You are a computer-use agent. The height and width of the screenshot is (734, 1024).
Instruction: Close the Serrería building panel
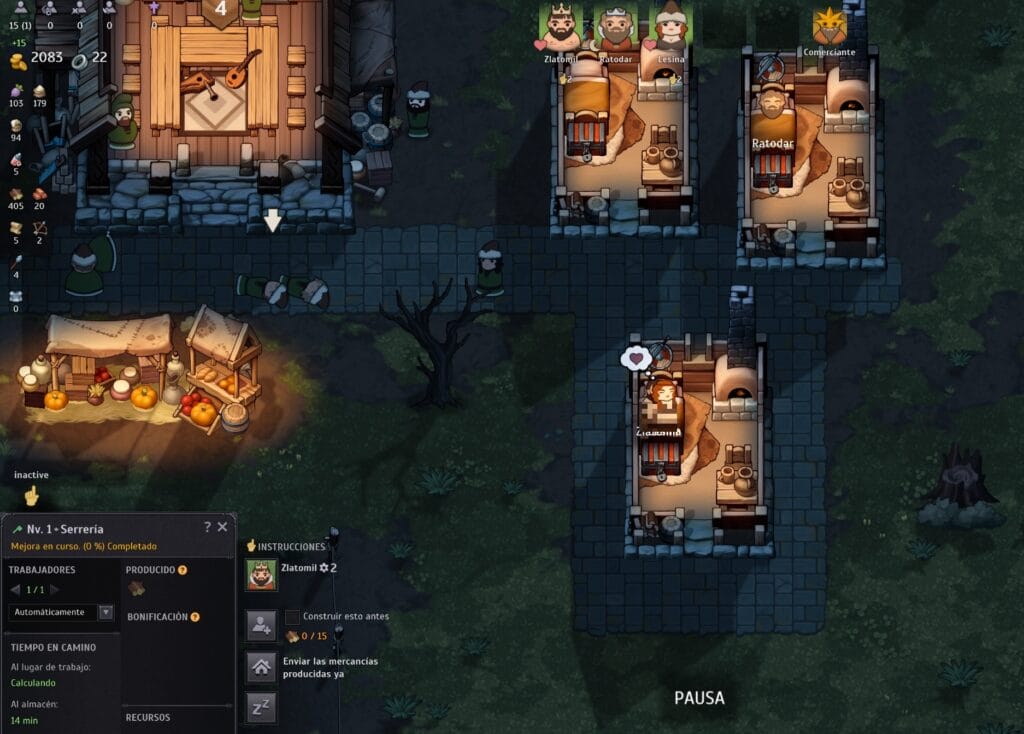[x=222, y=527]
